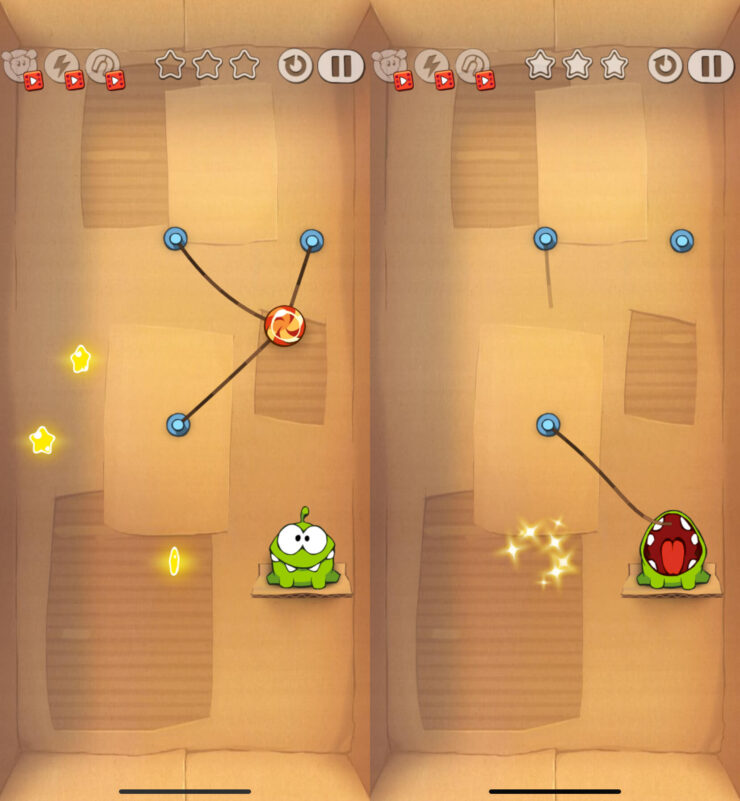Restart the level in the hanging-candy panel

295,66
